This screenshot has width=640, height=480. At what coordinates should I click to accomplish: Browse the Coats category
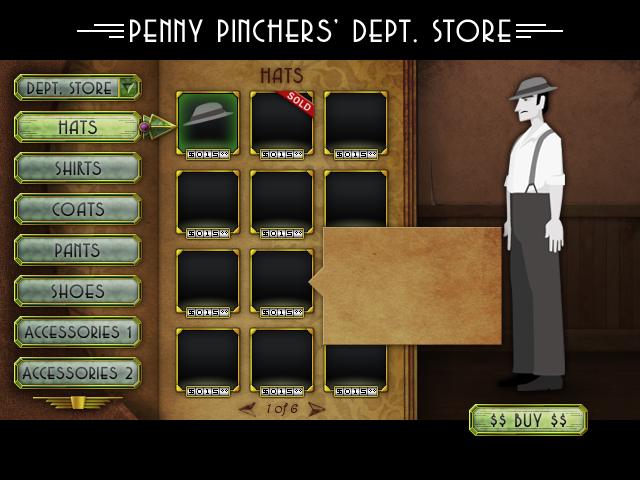(x=77, y=209)
